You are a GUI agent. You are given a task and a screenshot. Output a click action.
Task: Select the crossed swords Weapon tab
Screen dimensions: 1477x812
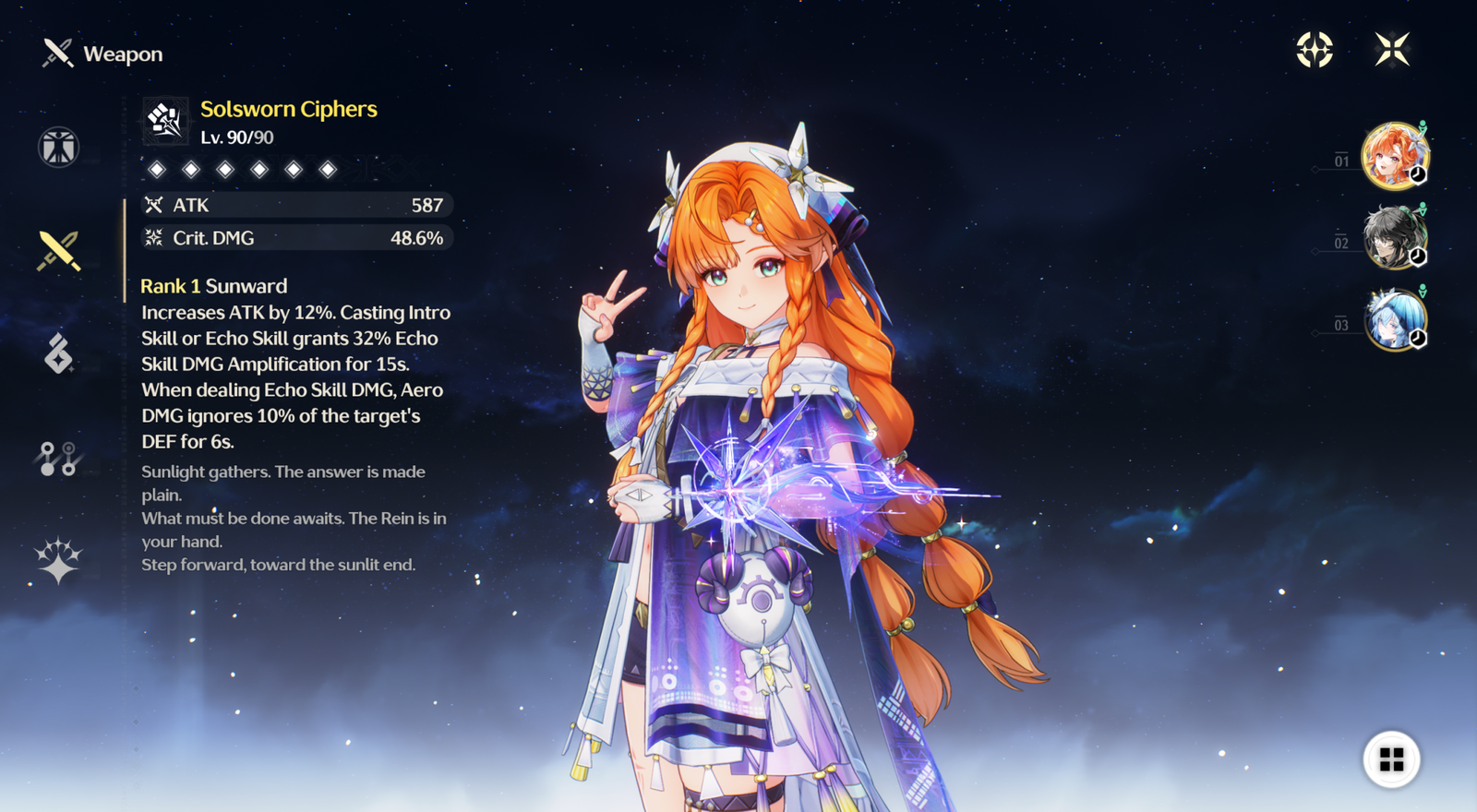[58, 251]
